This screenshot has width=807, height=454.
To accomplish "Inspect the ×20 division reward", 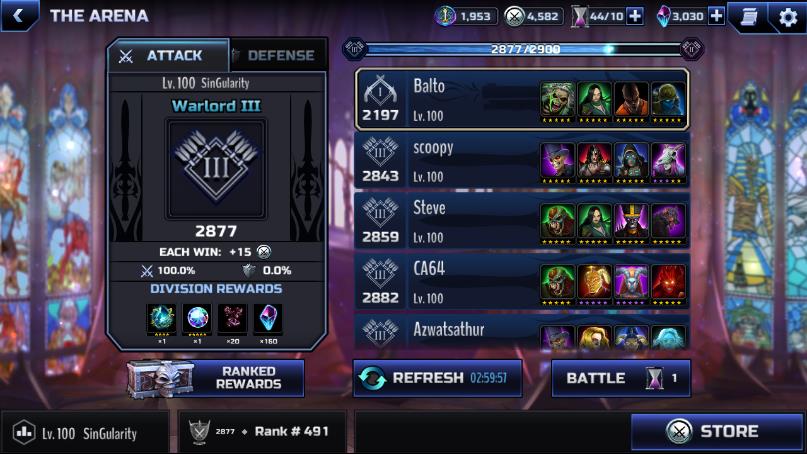I will click(x=232, y=320).
